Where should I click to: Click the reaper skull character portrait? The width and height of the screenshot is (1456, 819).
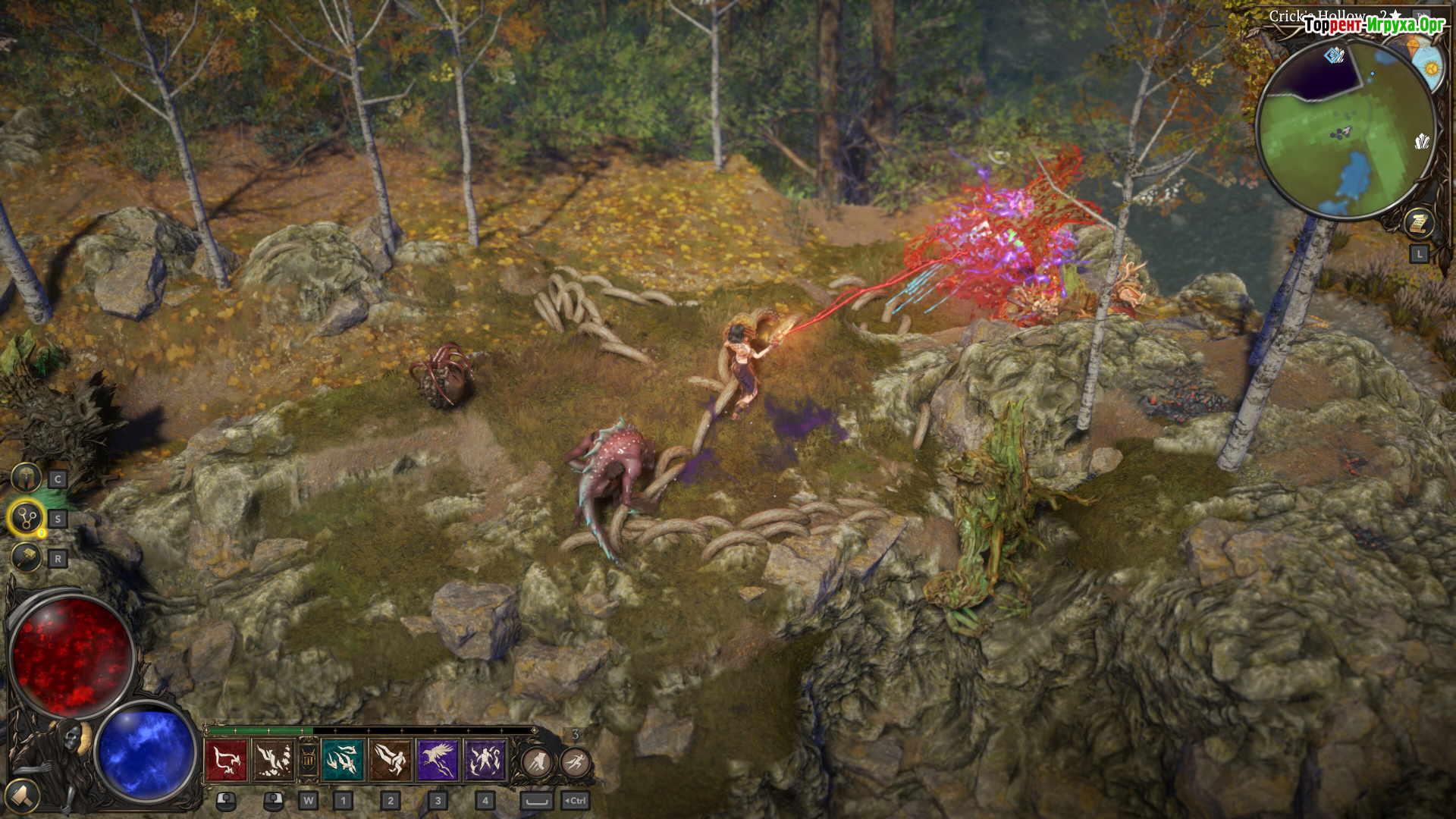click(72, 739)
